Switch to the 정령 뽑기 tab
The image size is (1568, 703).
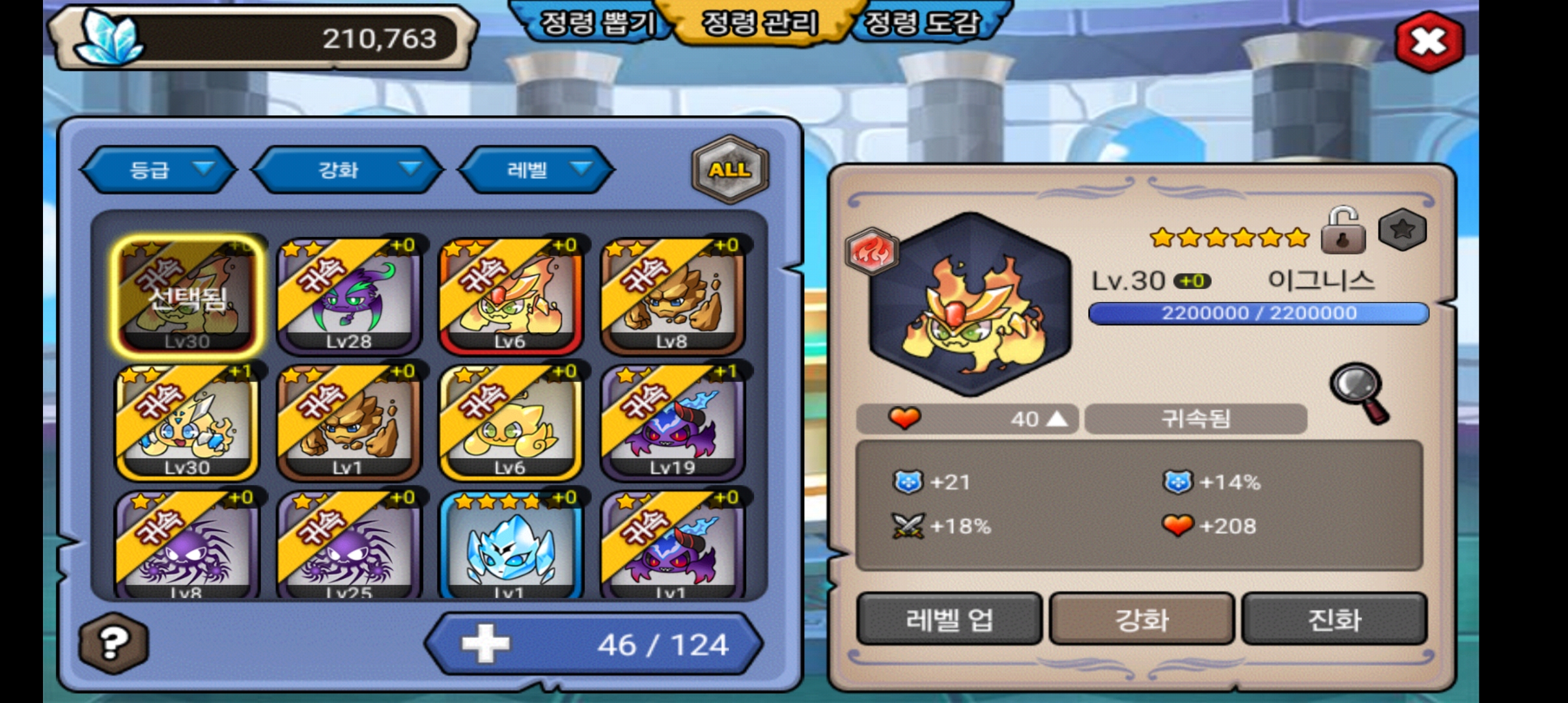click(x=597, y=24)
